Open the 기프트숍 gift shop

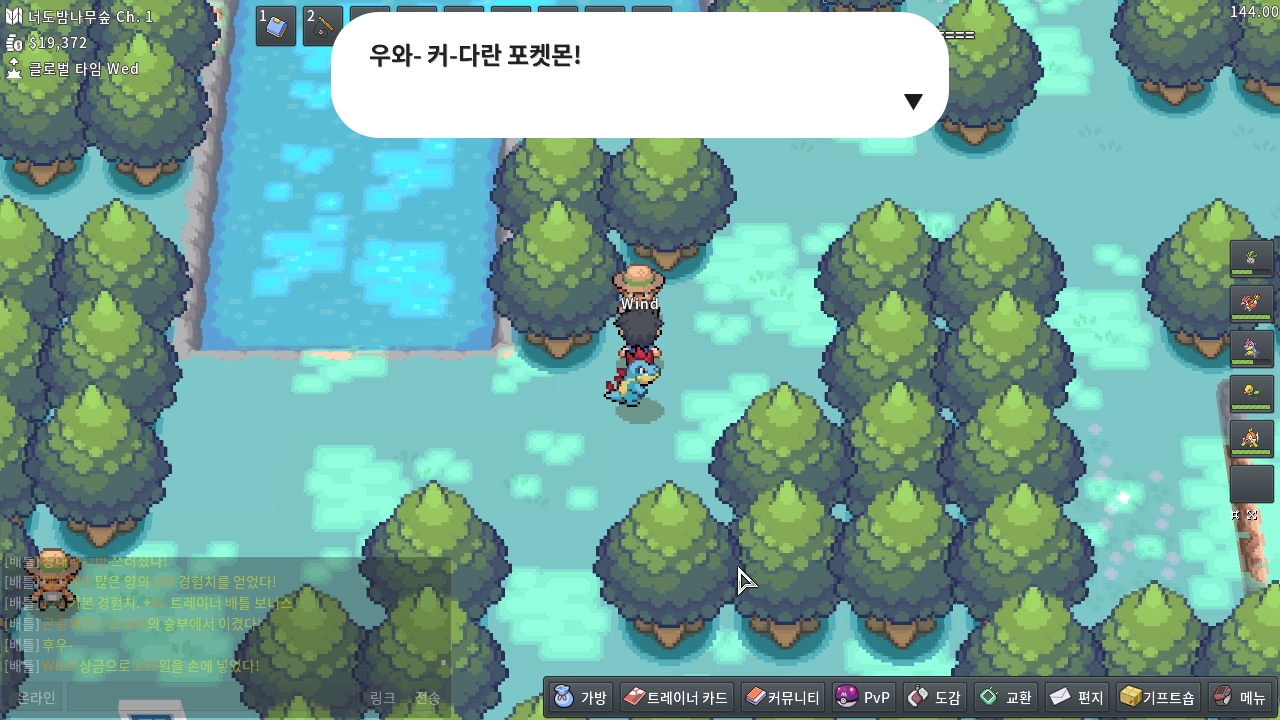pyautogui.click(x=1157, y=697)
